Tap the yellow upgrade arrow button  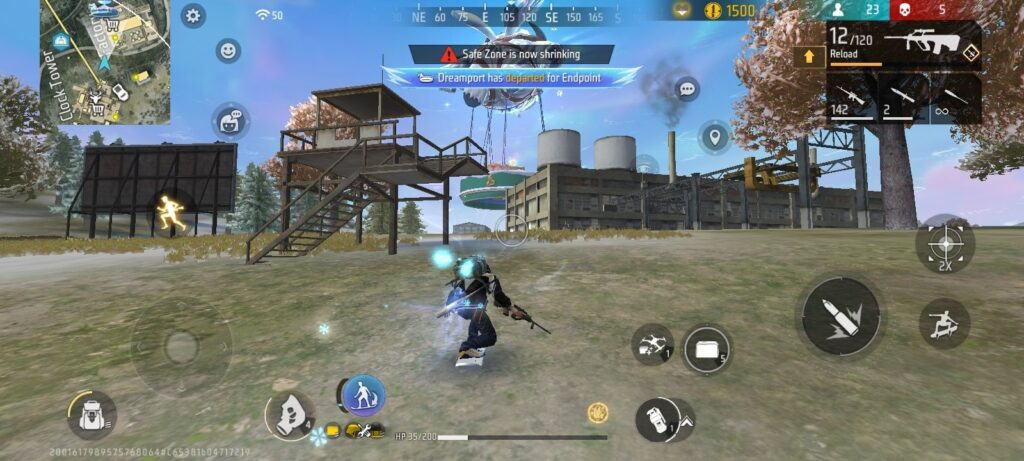click(x=808, y=56)
